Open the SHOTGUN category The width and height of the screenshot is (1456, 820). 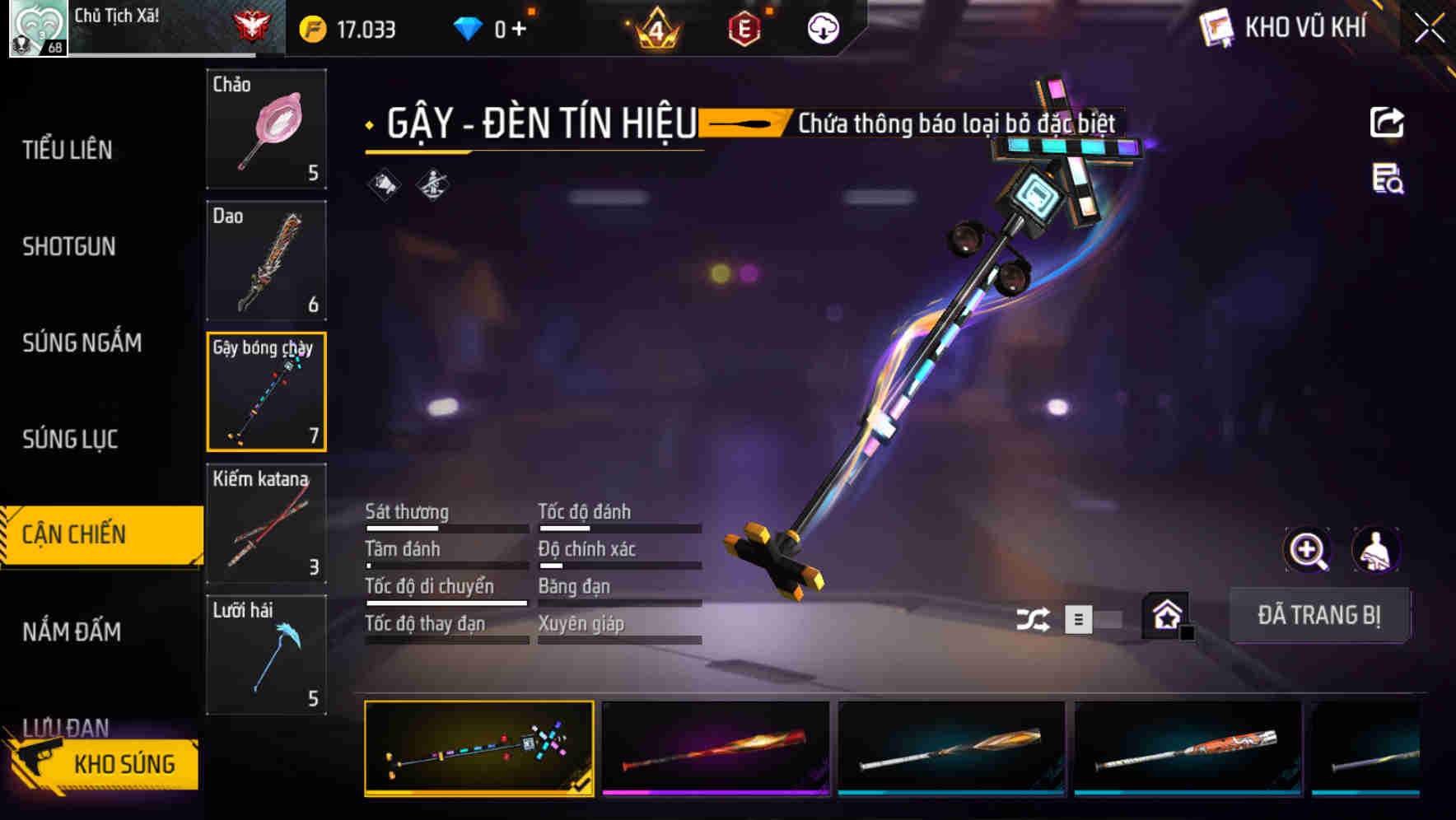69,246
